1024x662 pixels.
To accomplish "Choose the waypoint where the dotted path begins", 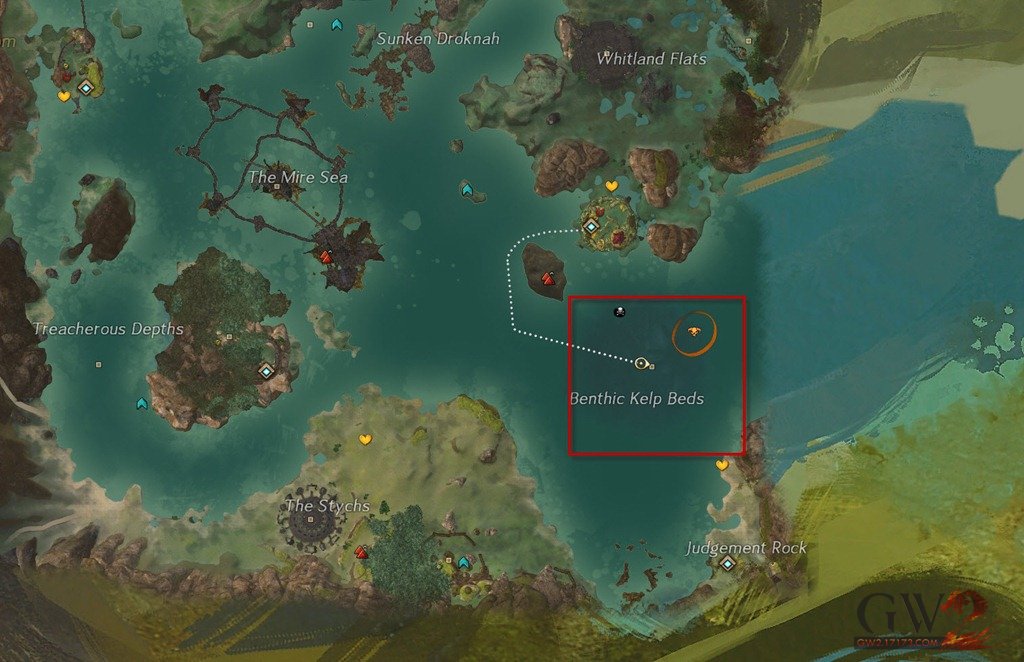I will click(591, 228).
